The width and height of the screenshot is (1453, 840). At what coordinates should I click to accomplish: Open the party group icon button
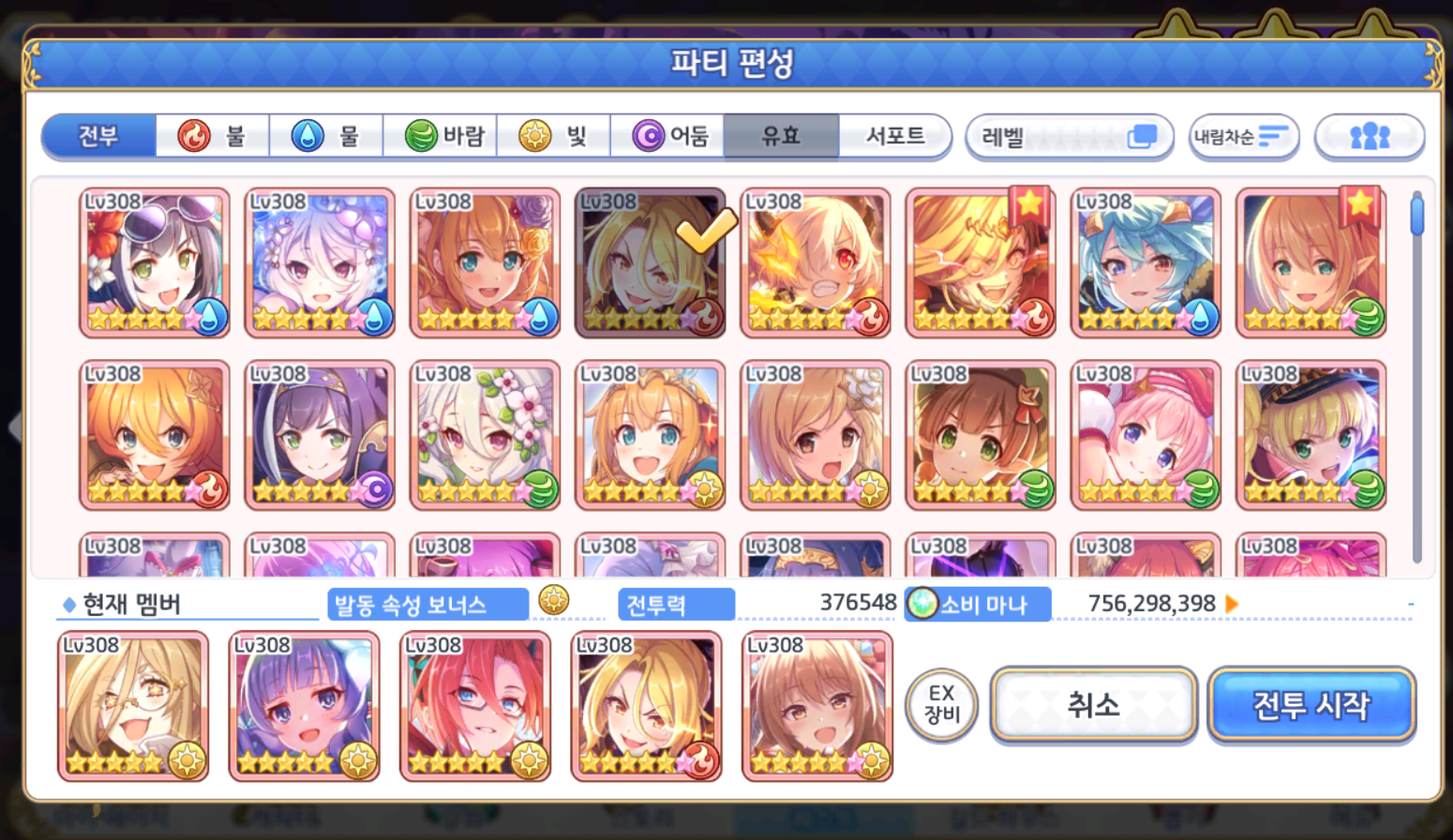[x=1370, y=138]
